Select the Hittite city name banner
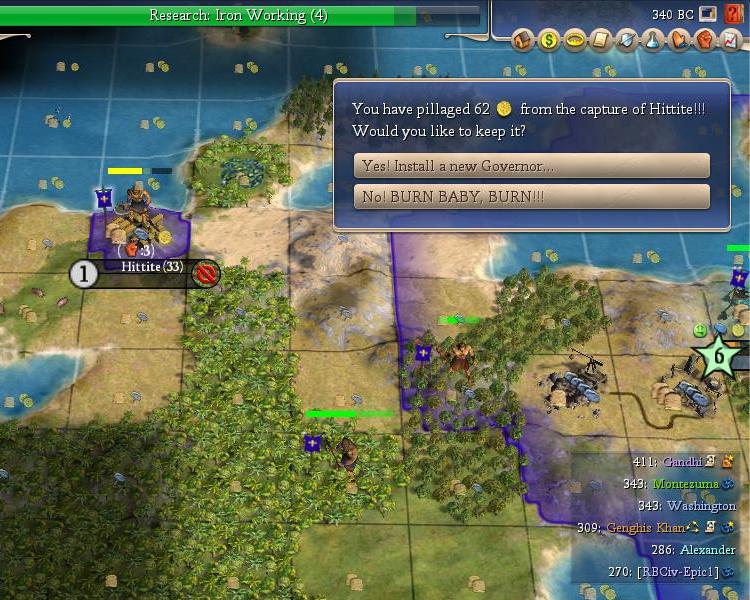Viewport: 750px width, 600px height. coord(151,267)
